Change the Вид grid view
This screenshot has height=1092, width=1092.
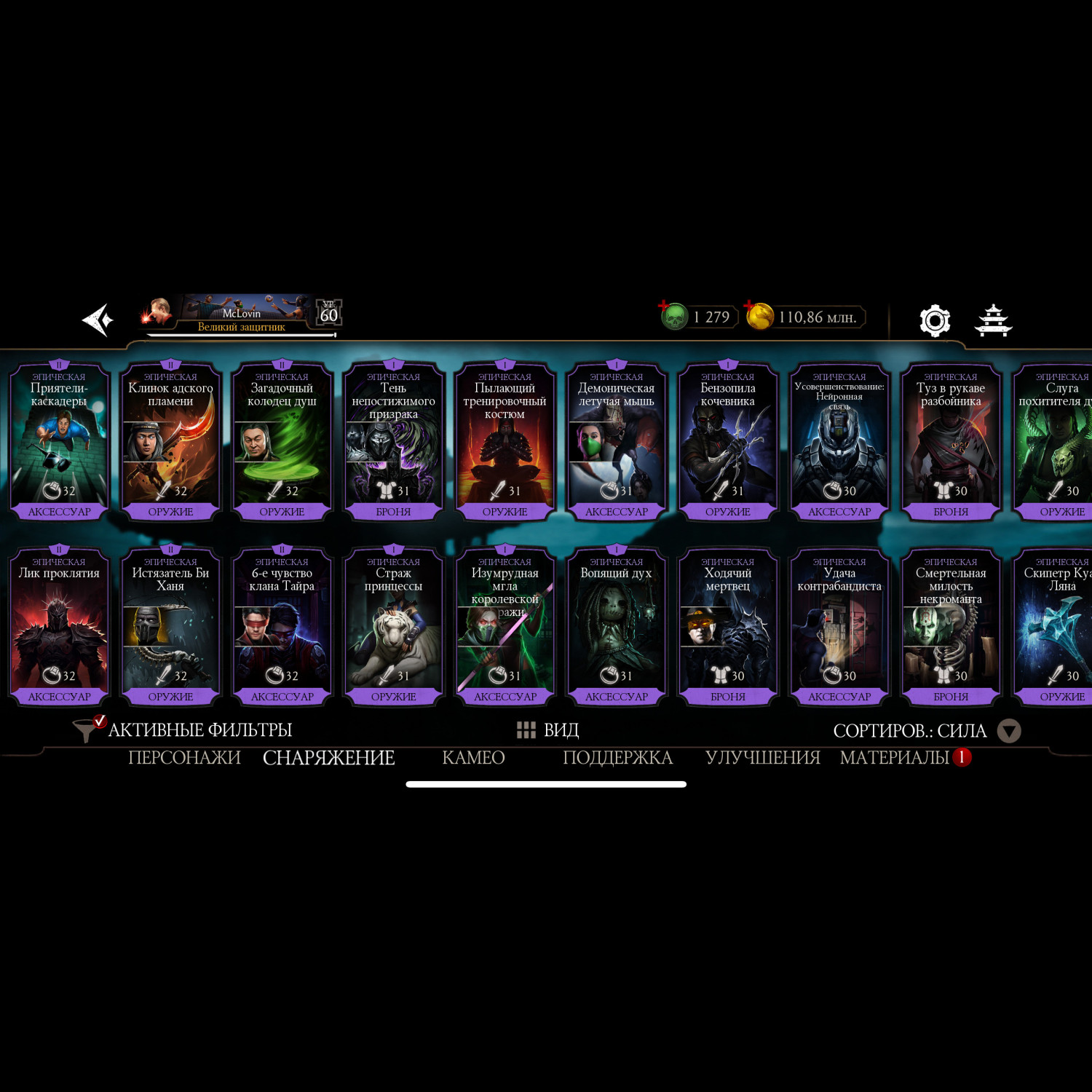547,729
